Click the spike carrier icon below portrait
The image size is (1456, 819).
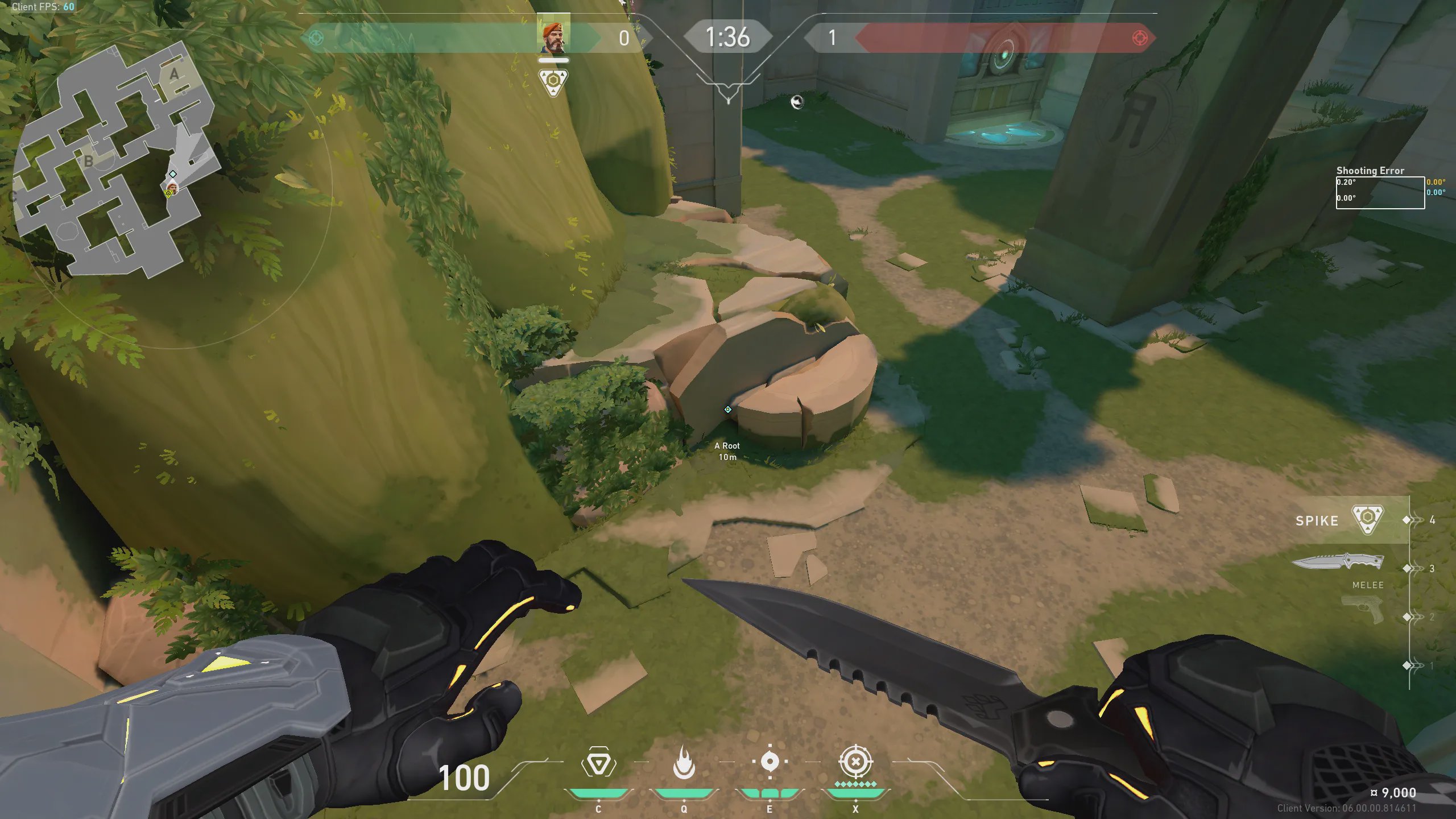coord(553,82)
